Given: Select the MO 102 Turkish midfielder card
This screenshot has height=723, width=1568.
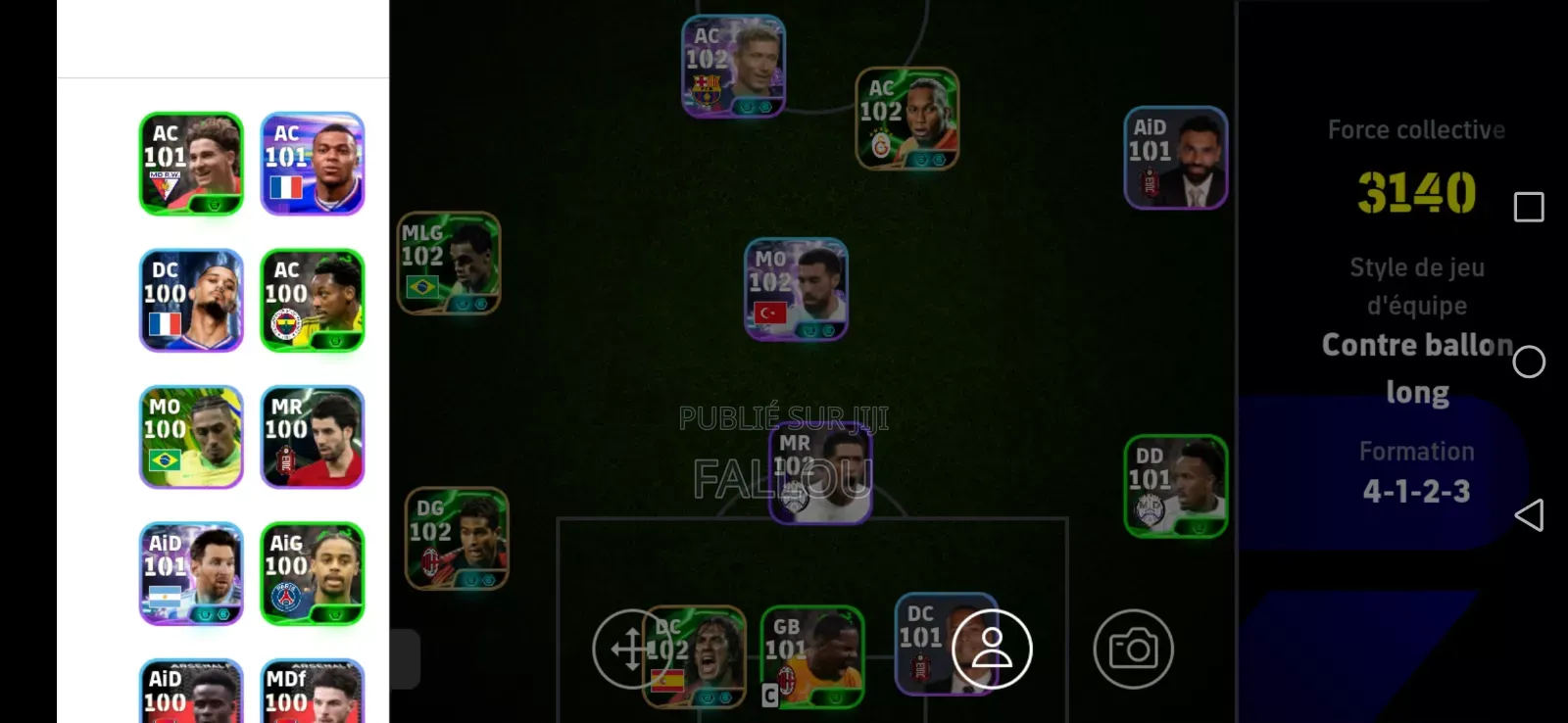Looking at the screenshot, I should click(796, 289).
